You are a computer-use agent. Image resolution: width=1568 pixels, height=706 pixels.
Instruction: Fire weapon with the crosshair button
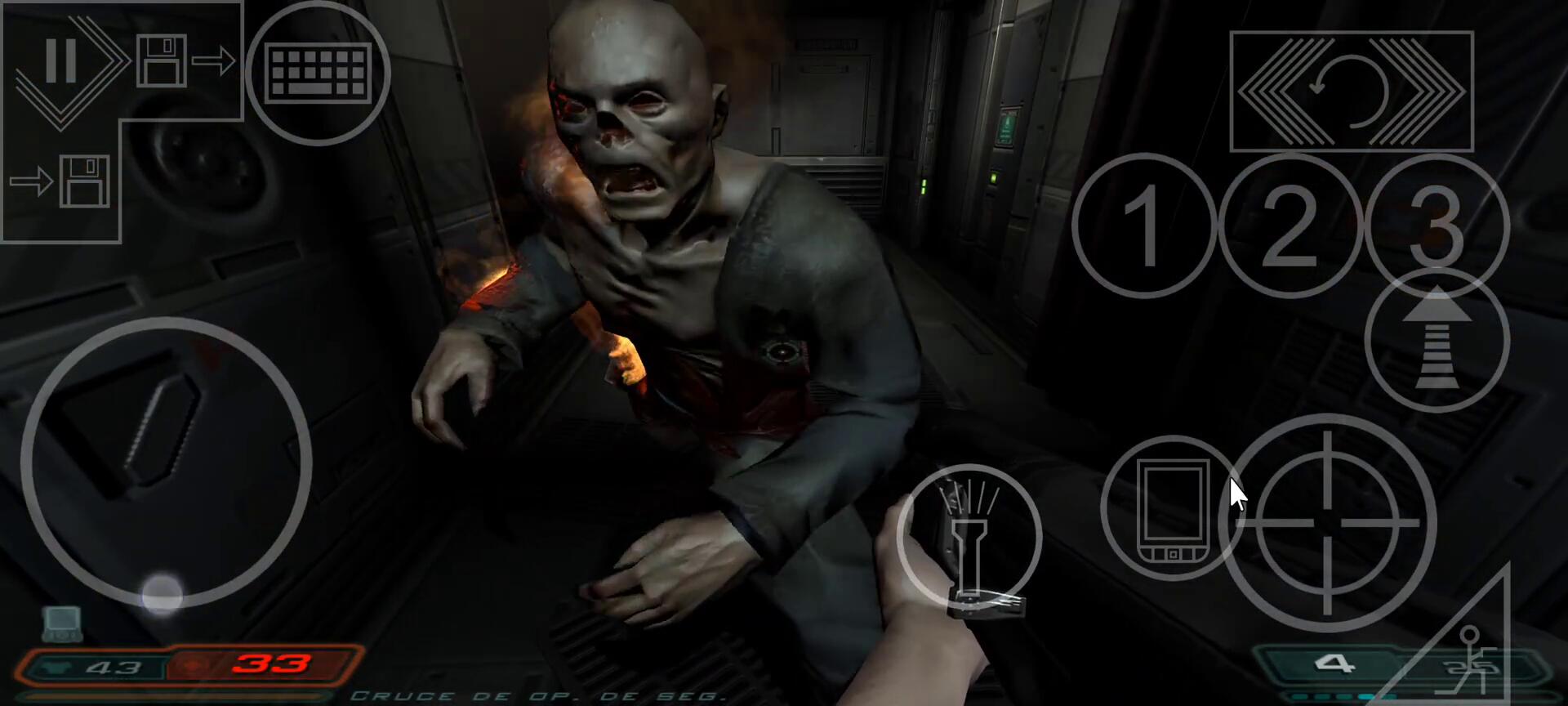tap(1328, 523)
